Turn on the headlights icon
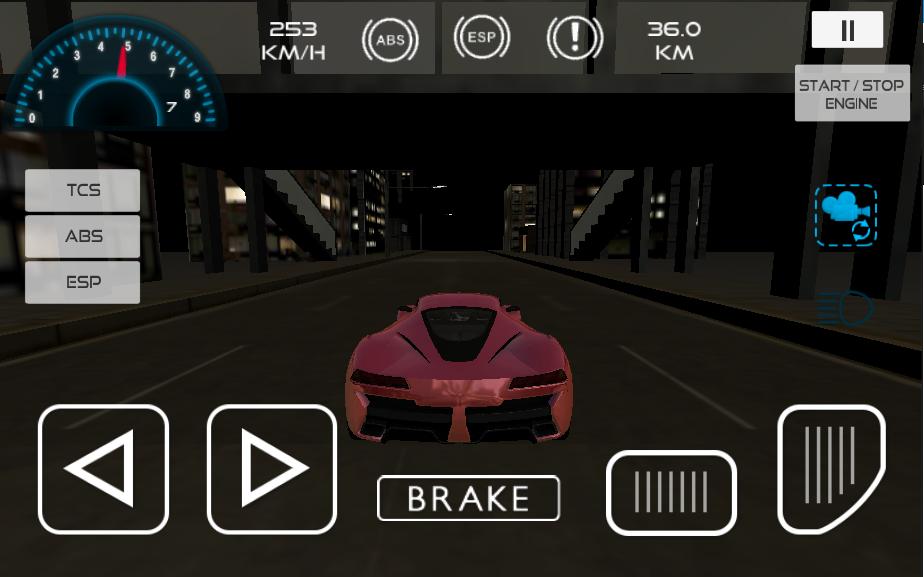 coord(845,309)
